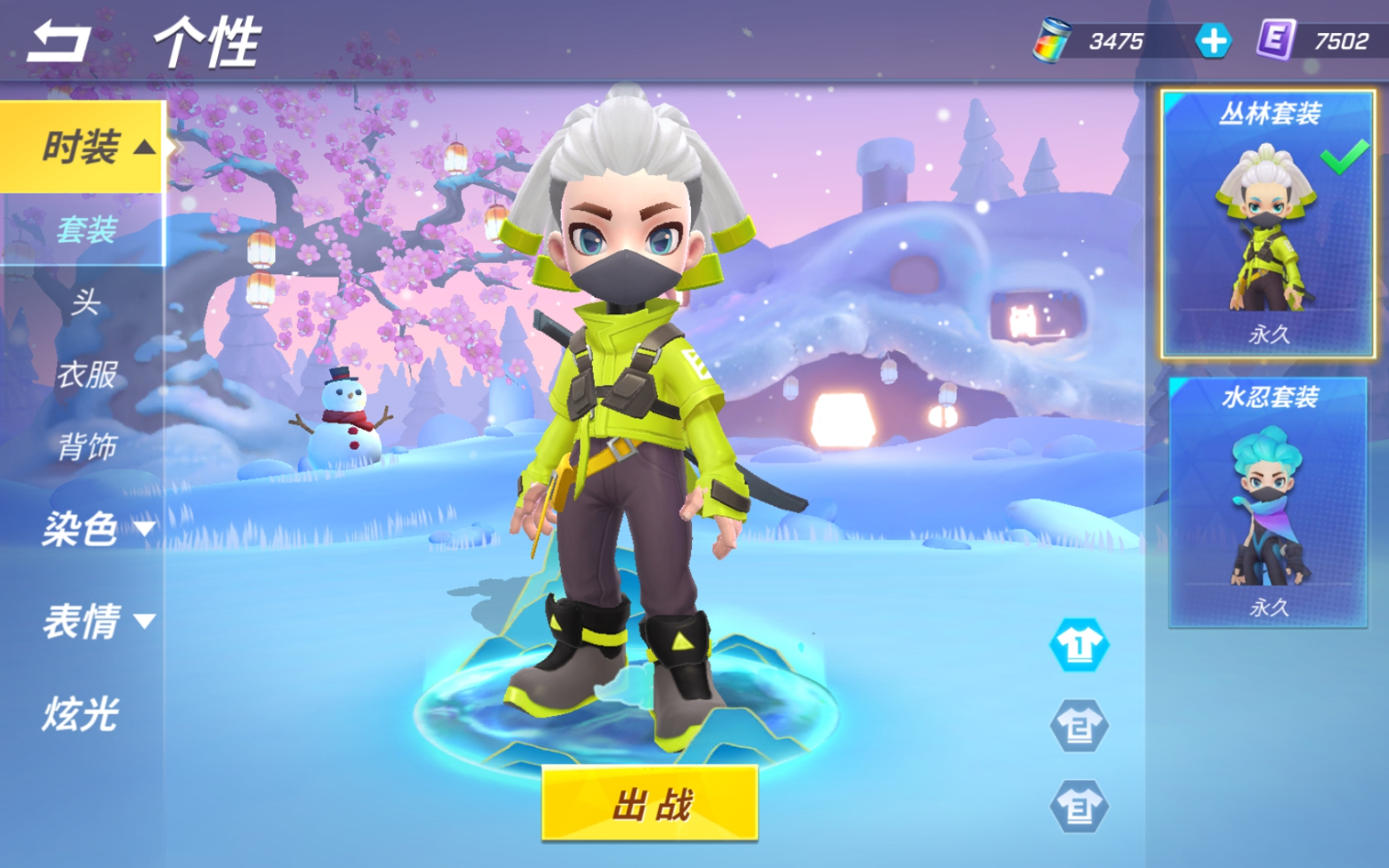Switch to the 头 head tab
Viewport: 1389px width, 868px height.
[x=85, y=303]
